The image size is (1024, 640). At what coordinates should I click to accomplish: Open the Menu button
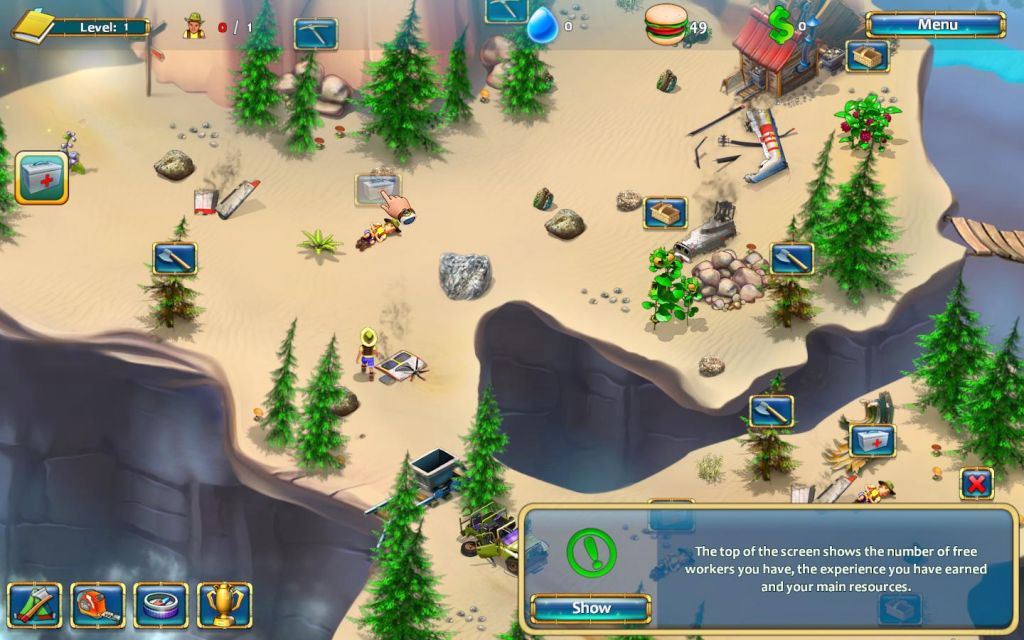click(x=936, y=25)
